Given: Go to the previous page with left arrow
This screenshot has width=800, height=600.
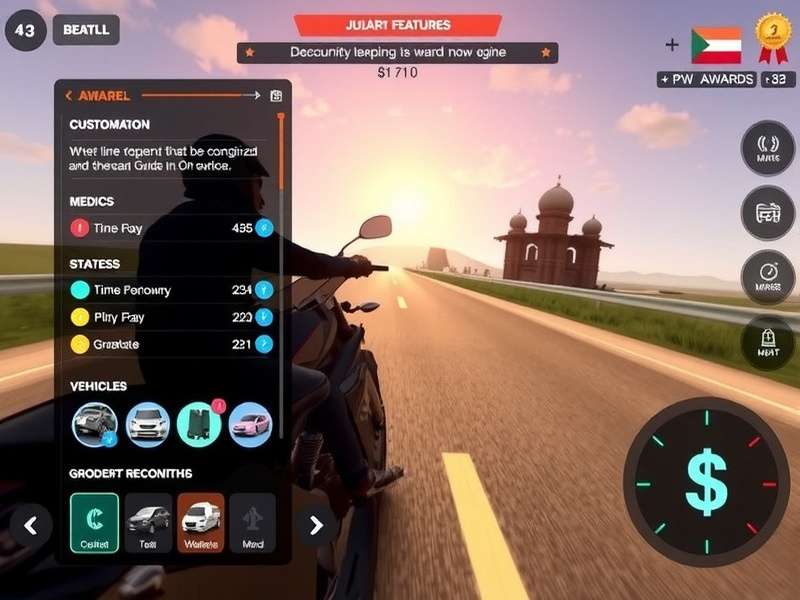Looking at the screenshot, I should [31, 524].
